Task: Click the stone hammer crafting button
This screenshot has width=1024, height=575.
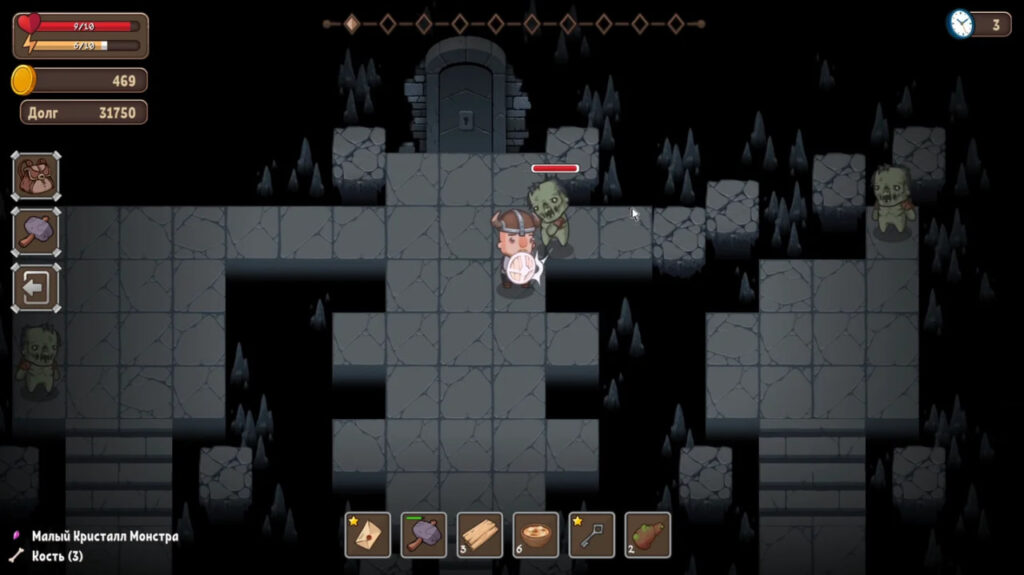Action: pyautogui.click(x=36, y=232)
